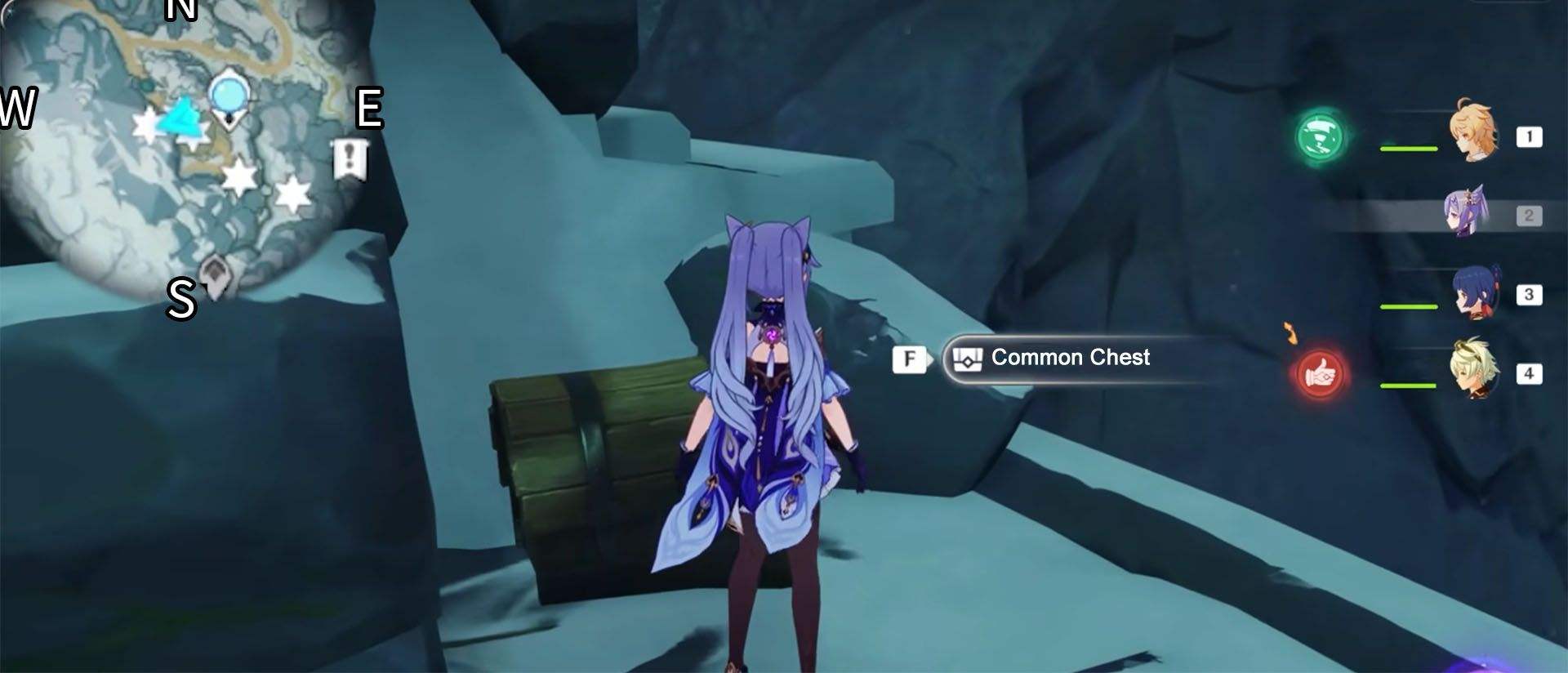Click the greyed-out number 2 badge
This screenshot has height=673, width=1568.
1526,215
